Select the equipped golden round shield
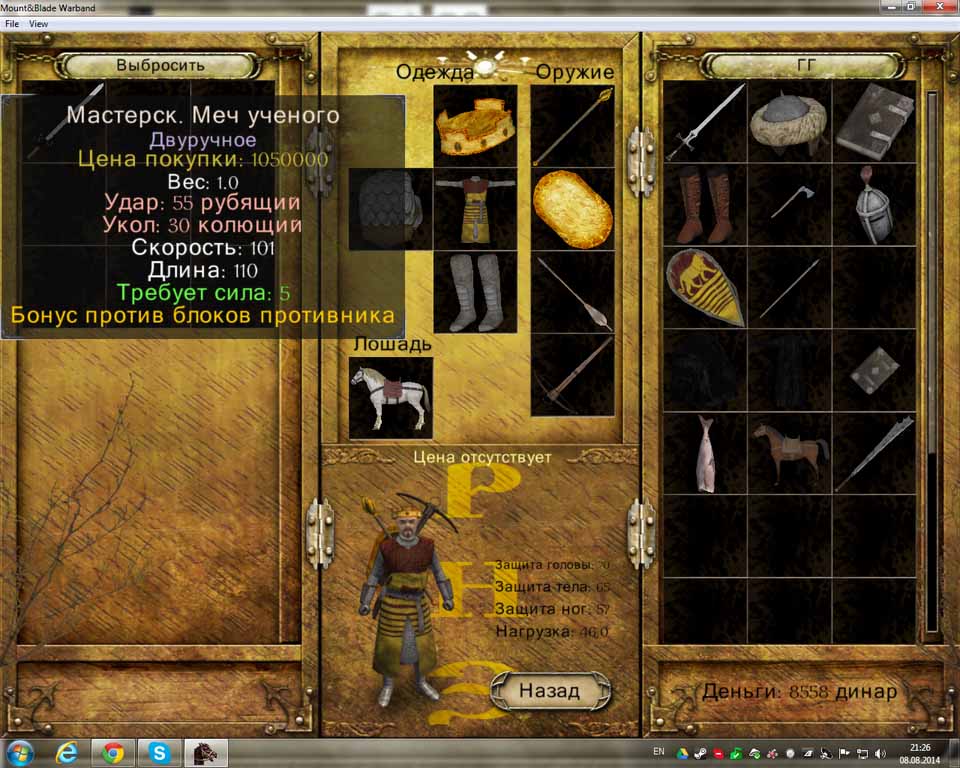 pyautogui.click(x=572, y=208)
